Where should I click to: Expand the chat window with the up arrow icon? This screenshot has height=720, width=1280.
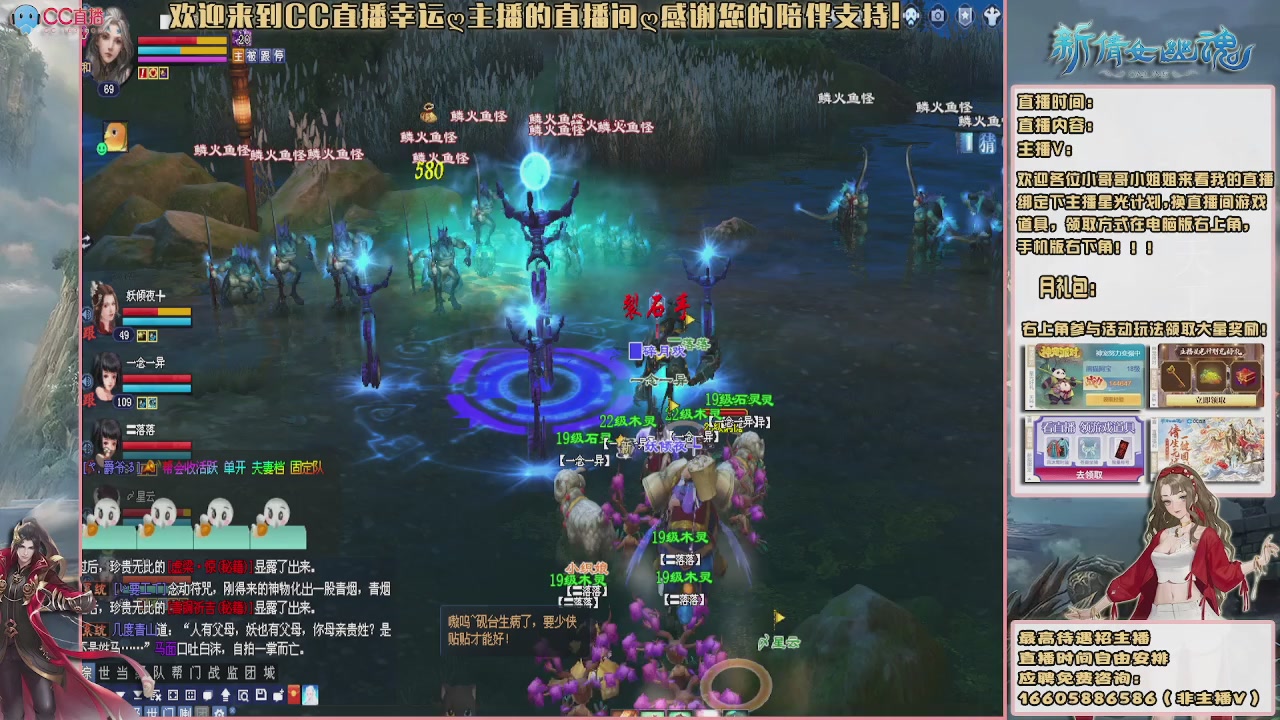pyautogui.click(x=225, y=695)
